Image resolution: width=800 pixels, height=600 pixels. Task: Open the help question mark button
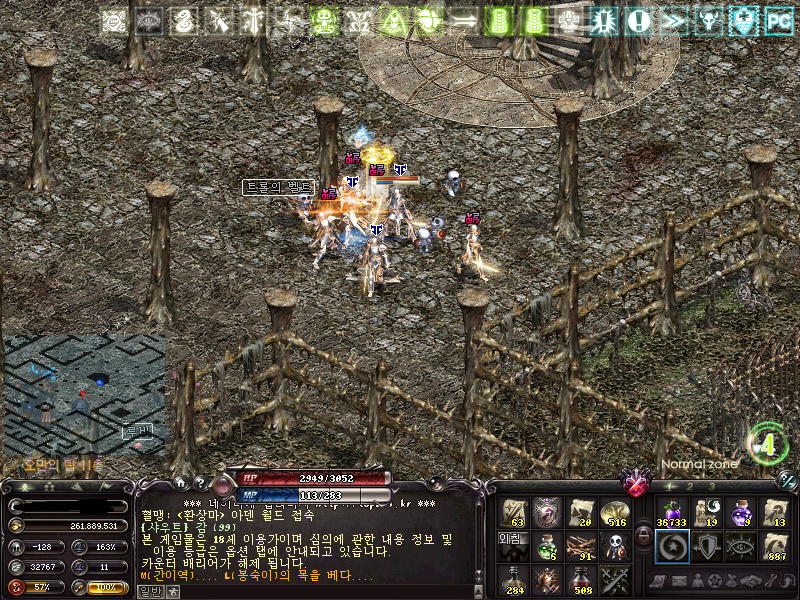click(x=198, y=483)
